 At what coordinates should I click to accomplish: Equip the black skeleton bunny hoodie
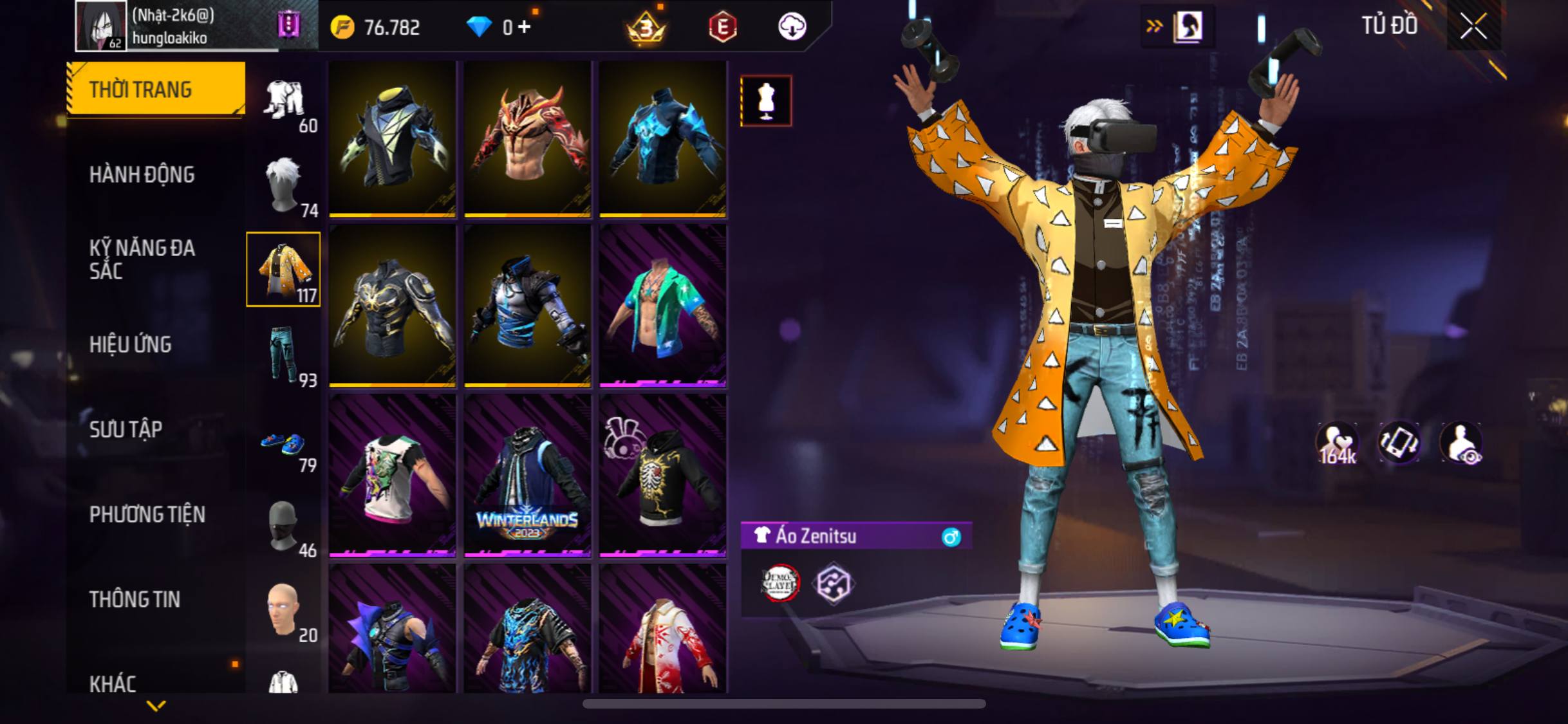coord(662,476)
